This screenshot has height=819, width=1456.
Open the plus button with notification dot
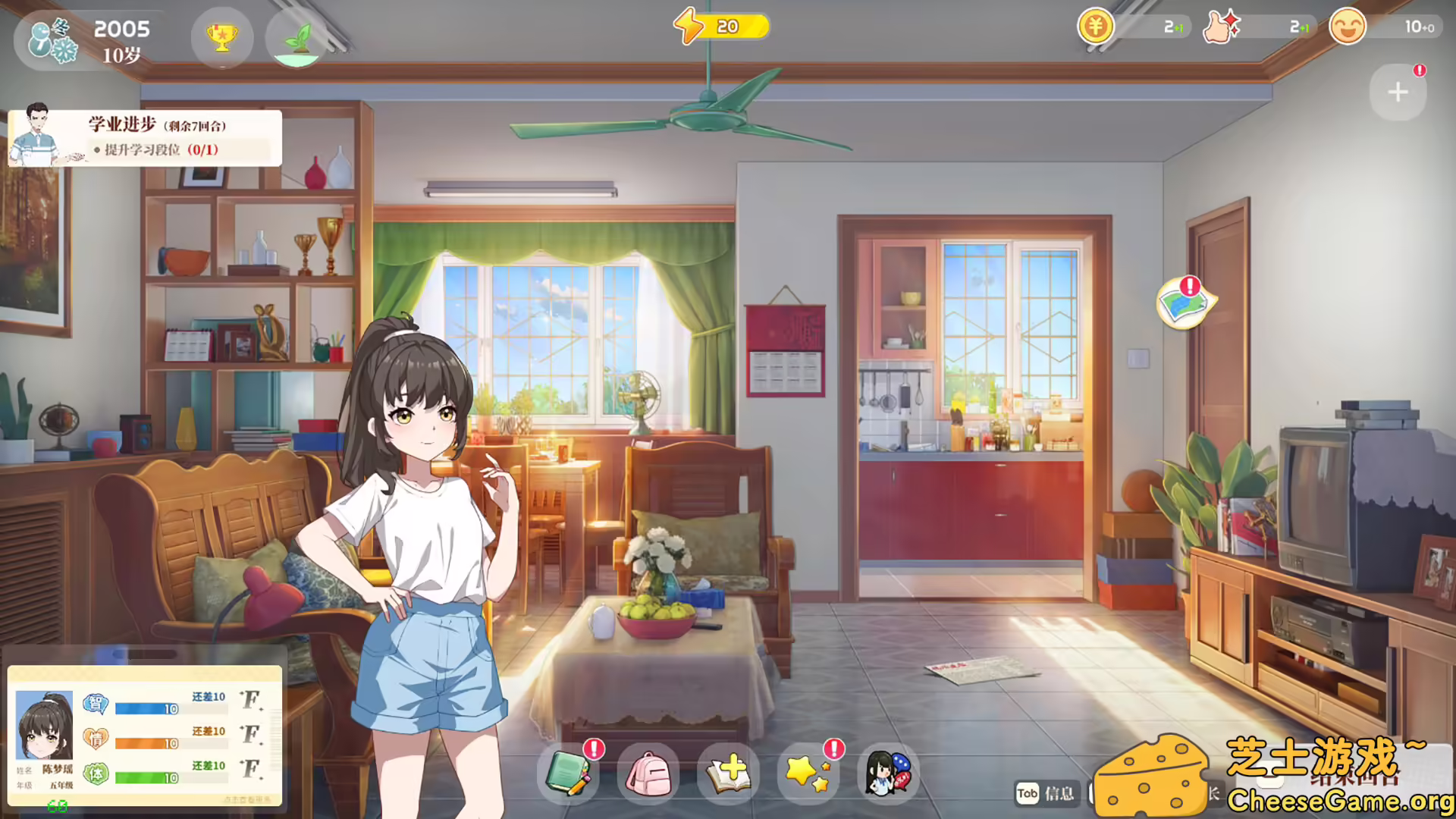[x=1398, y=92]
